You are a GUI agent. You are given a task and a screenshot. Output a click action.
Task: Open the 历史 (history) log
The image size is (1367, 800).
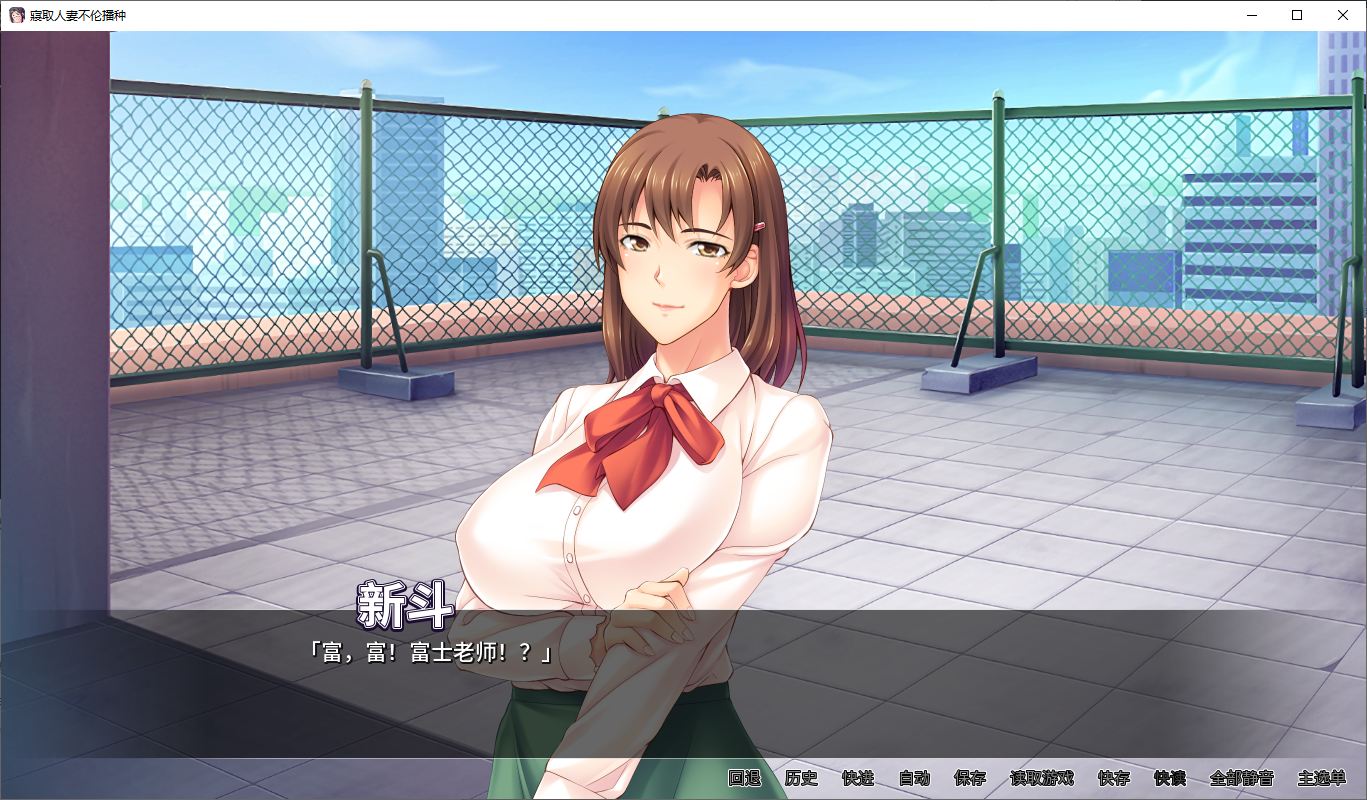[x=801, y=778]
